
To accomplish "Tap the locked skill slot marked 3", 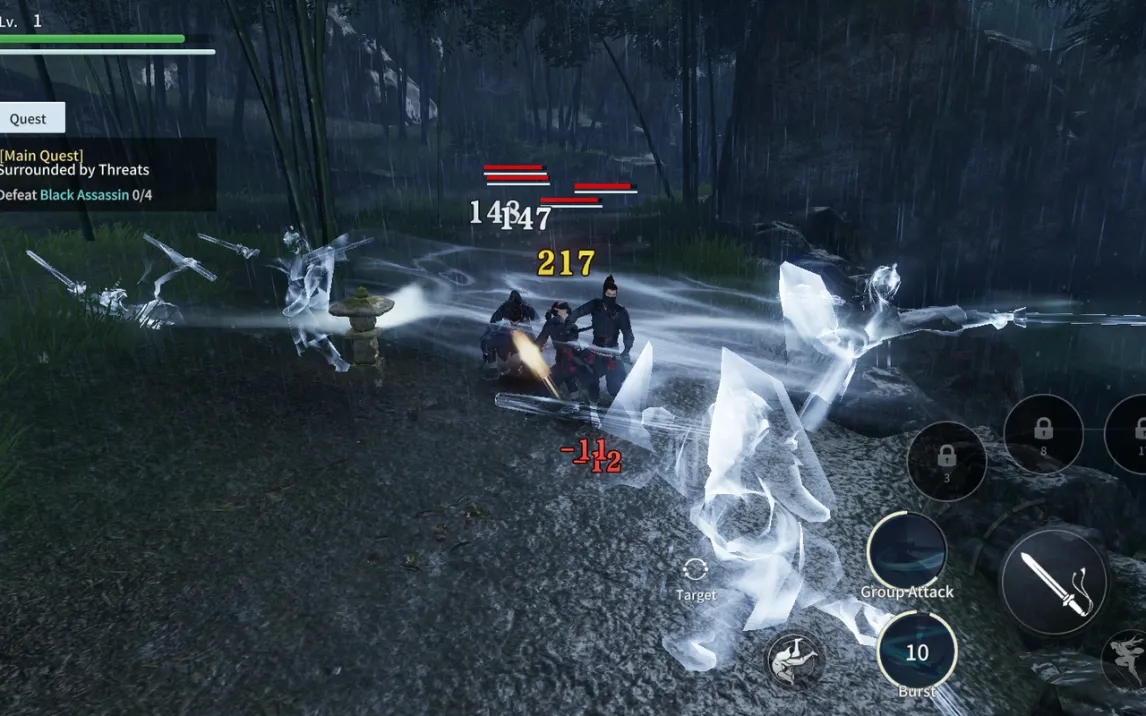I will 946,461.
